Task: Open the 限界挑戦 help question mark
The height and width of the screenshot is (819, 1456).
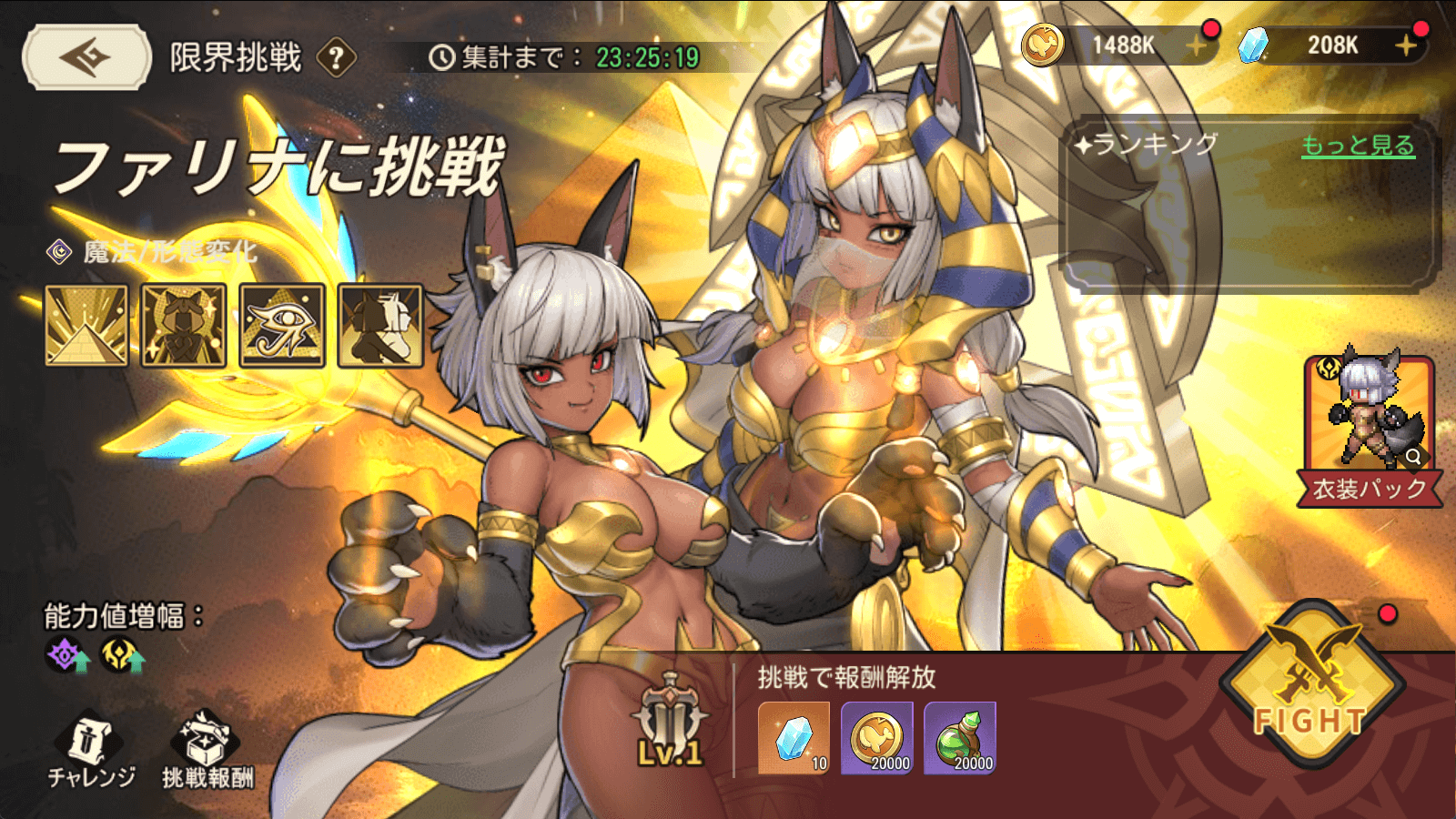Action: click(x=336, y=58)
